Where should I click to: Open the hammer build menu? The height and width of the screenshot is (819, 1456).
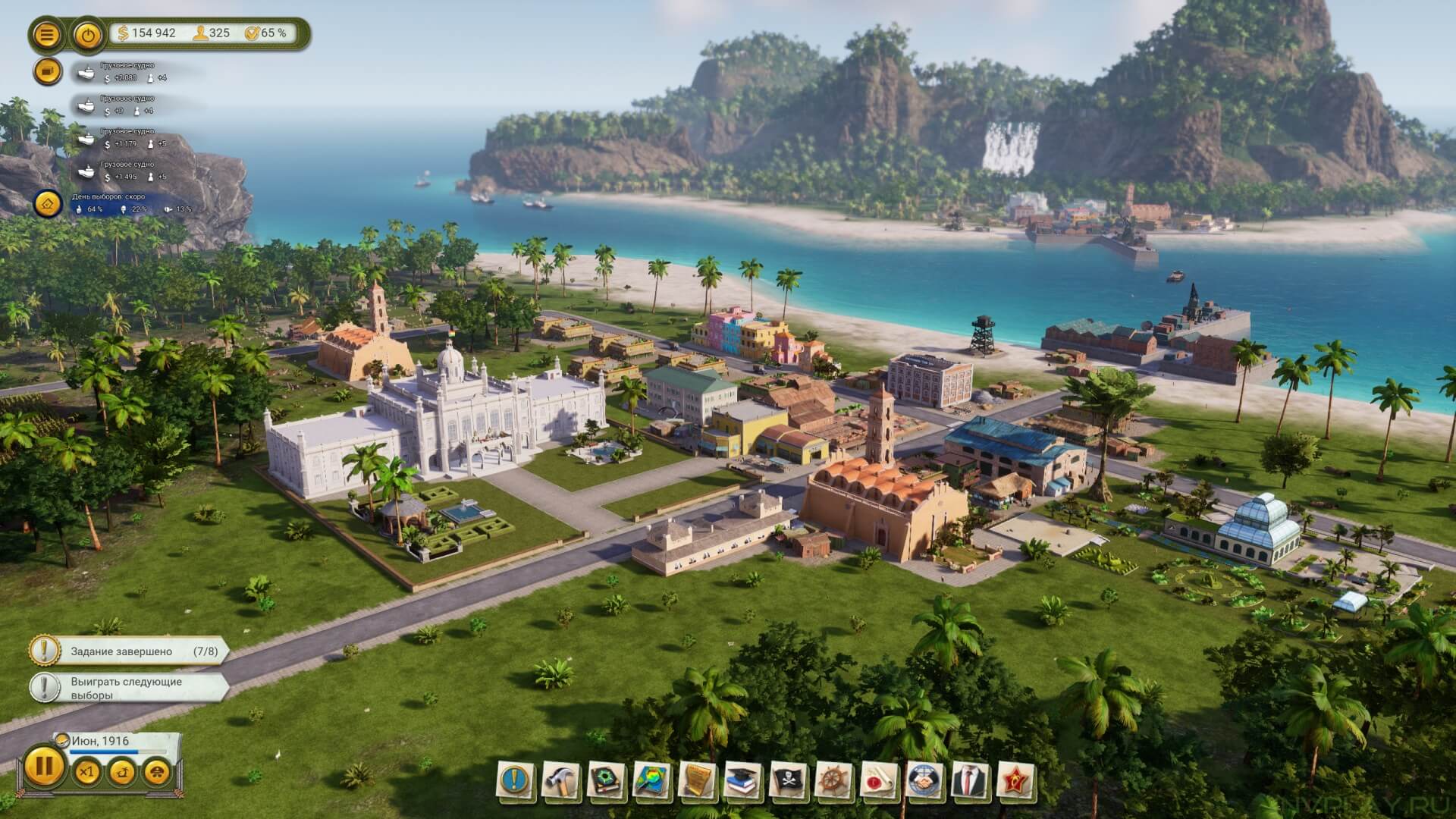pos(561,780)
